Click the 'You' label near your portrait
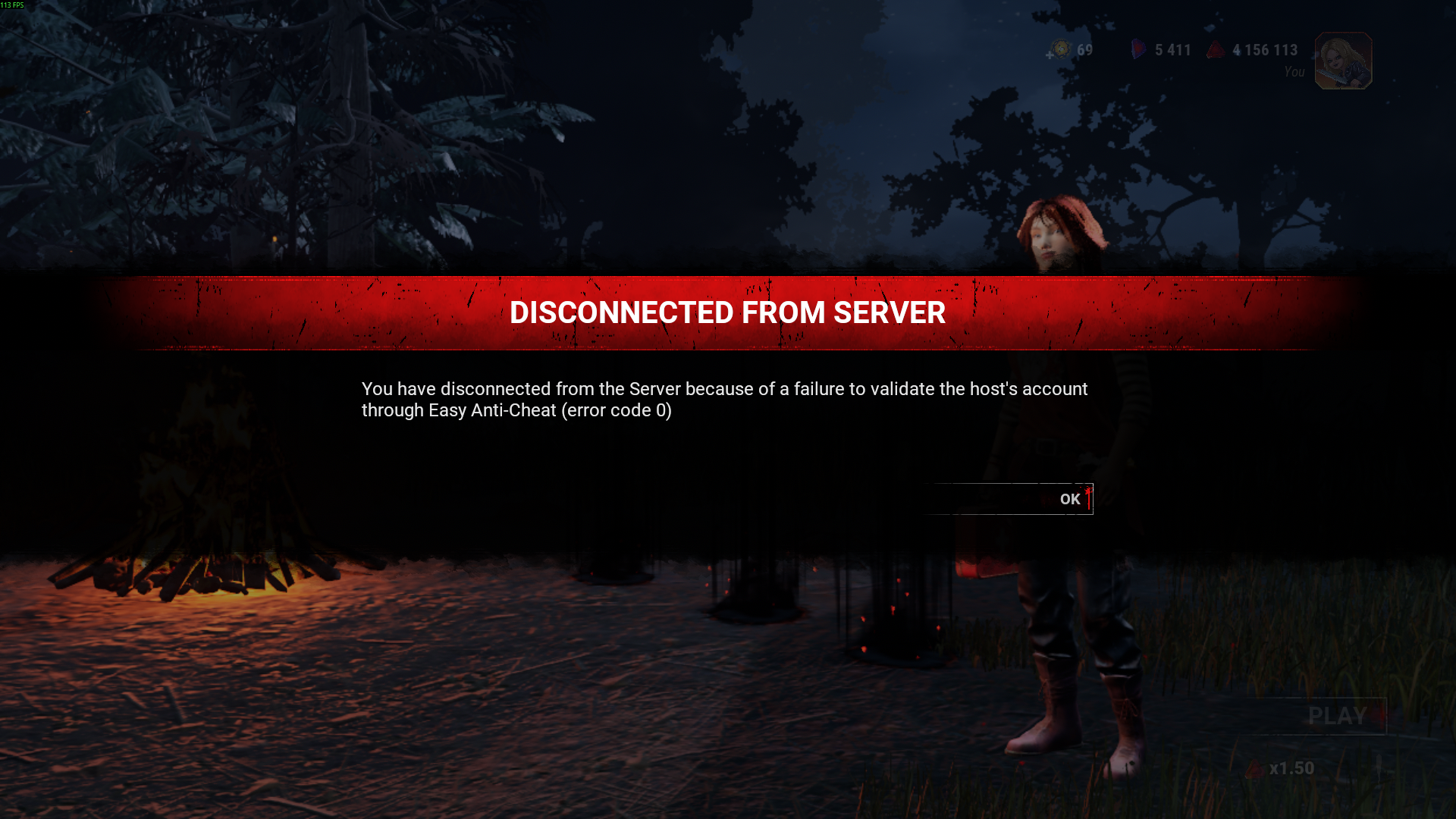1456x819 pixels. pyautogui.click(x=1294, y=71)
